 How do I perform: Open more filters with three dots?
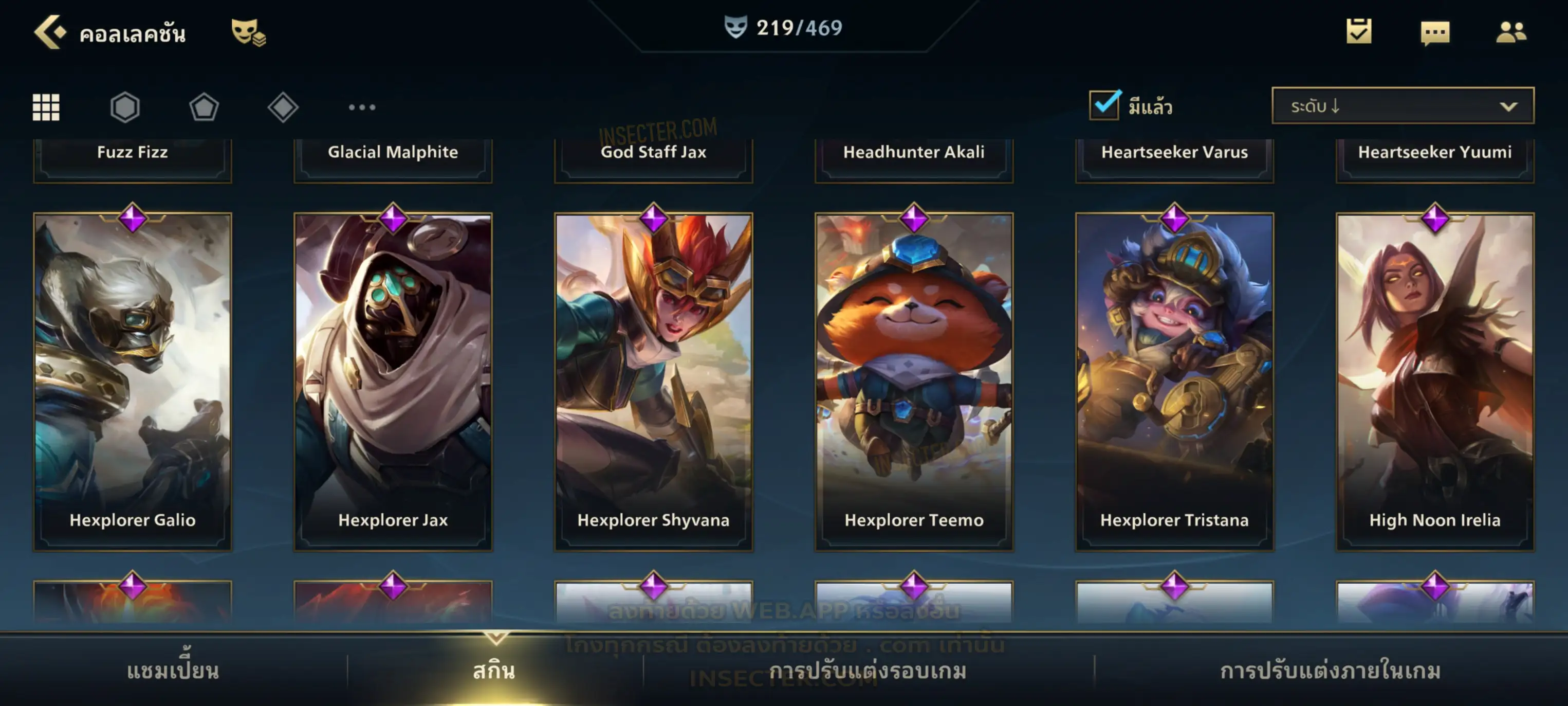point(362,107)
